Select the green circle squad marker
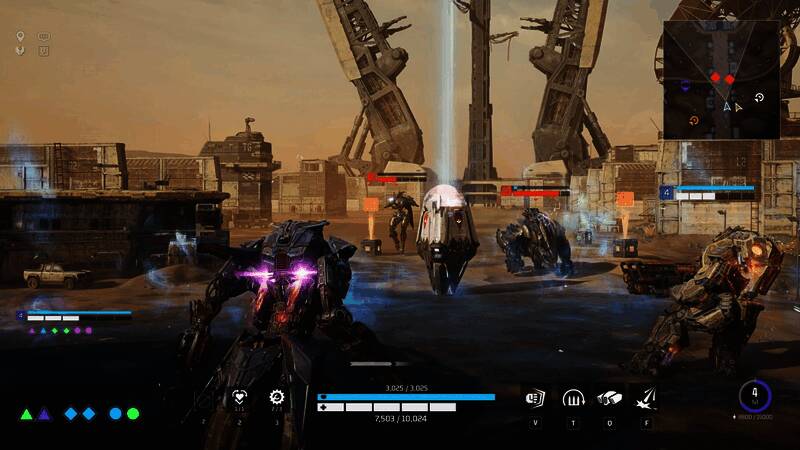 pyautogui.click(x=133, y=414)
